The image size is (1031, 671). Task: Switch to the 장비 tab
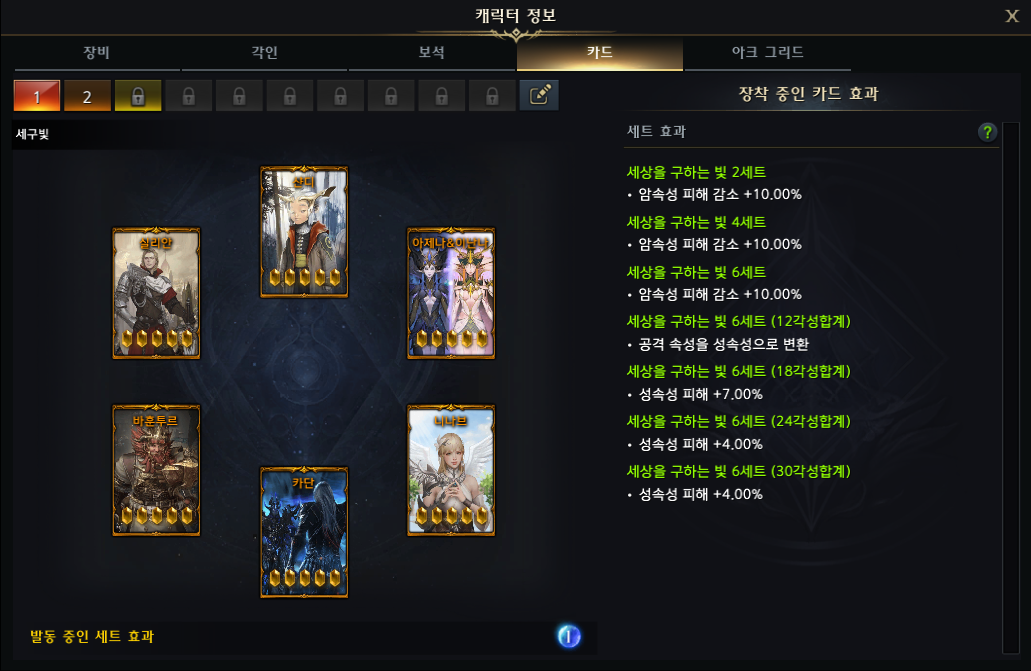click(98, 53)
